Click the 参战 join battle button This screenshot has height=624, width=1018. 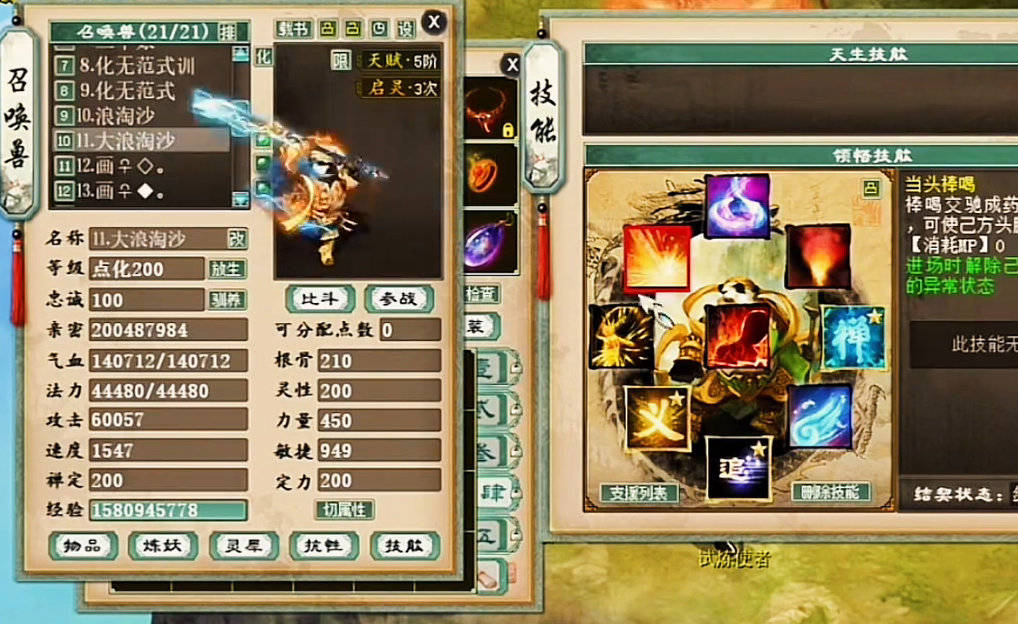point(398,298)
